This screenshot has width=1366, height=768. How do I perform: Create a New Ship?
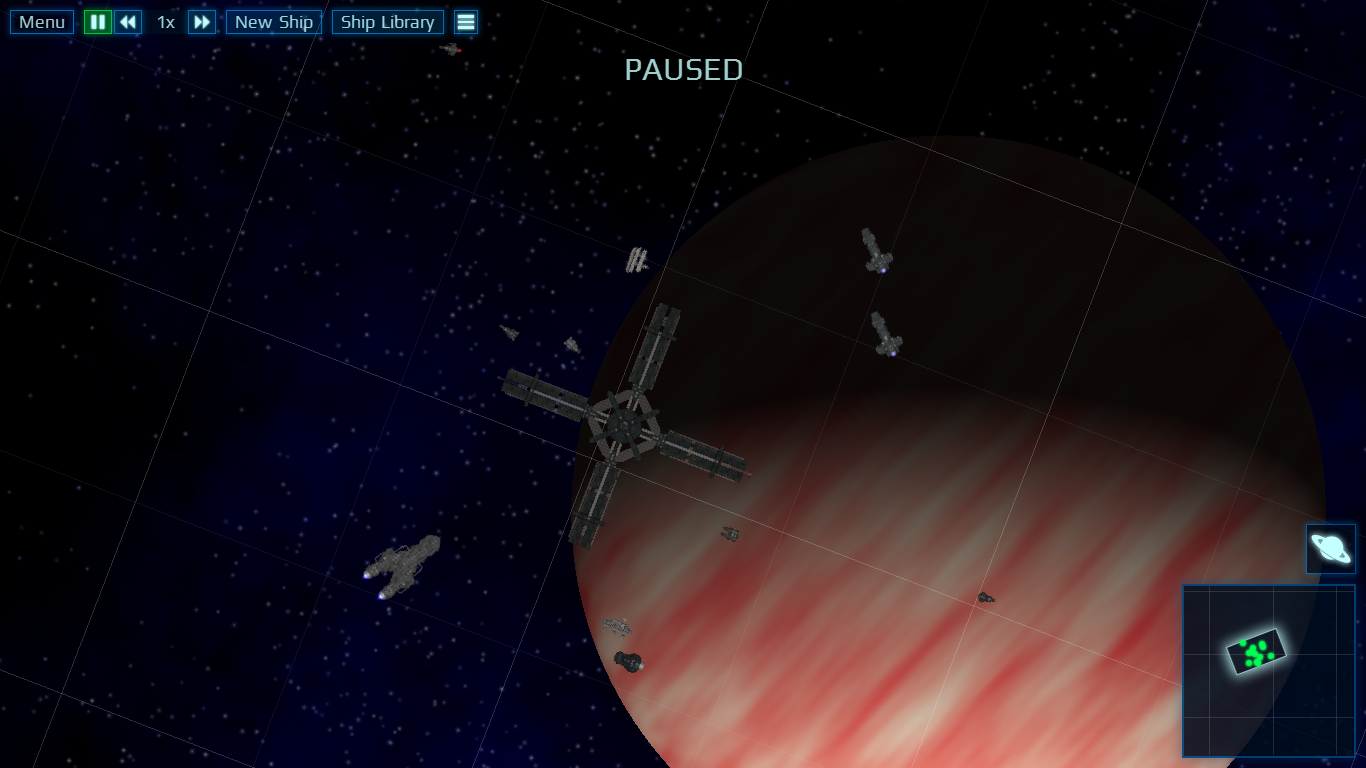coord(274,22)
